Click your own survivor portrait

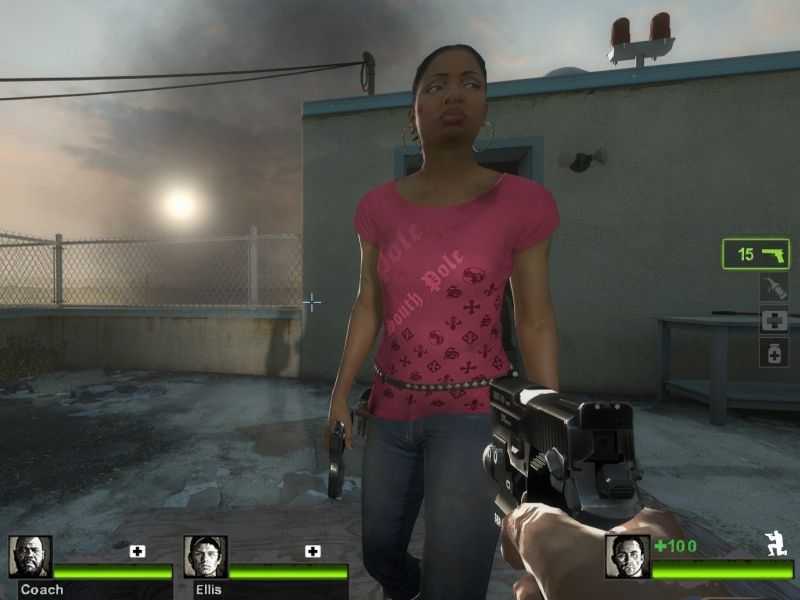(x=627, y=557)
